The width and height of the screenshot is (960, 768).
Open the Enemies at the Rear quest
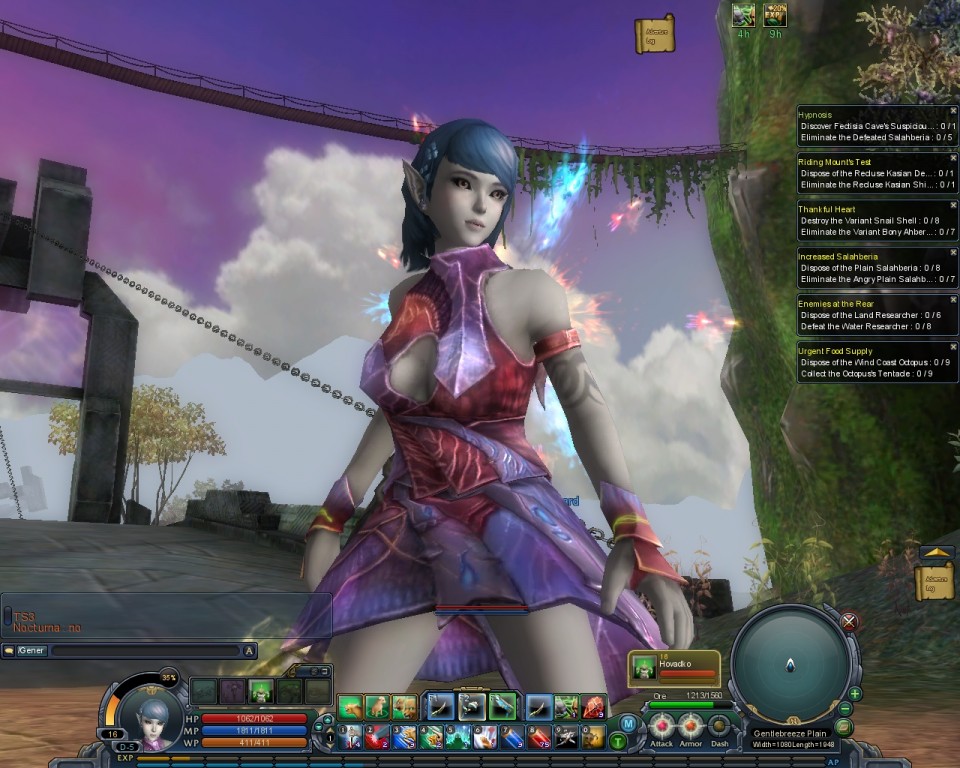click(836, 303)
